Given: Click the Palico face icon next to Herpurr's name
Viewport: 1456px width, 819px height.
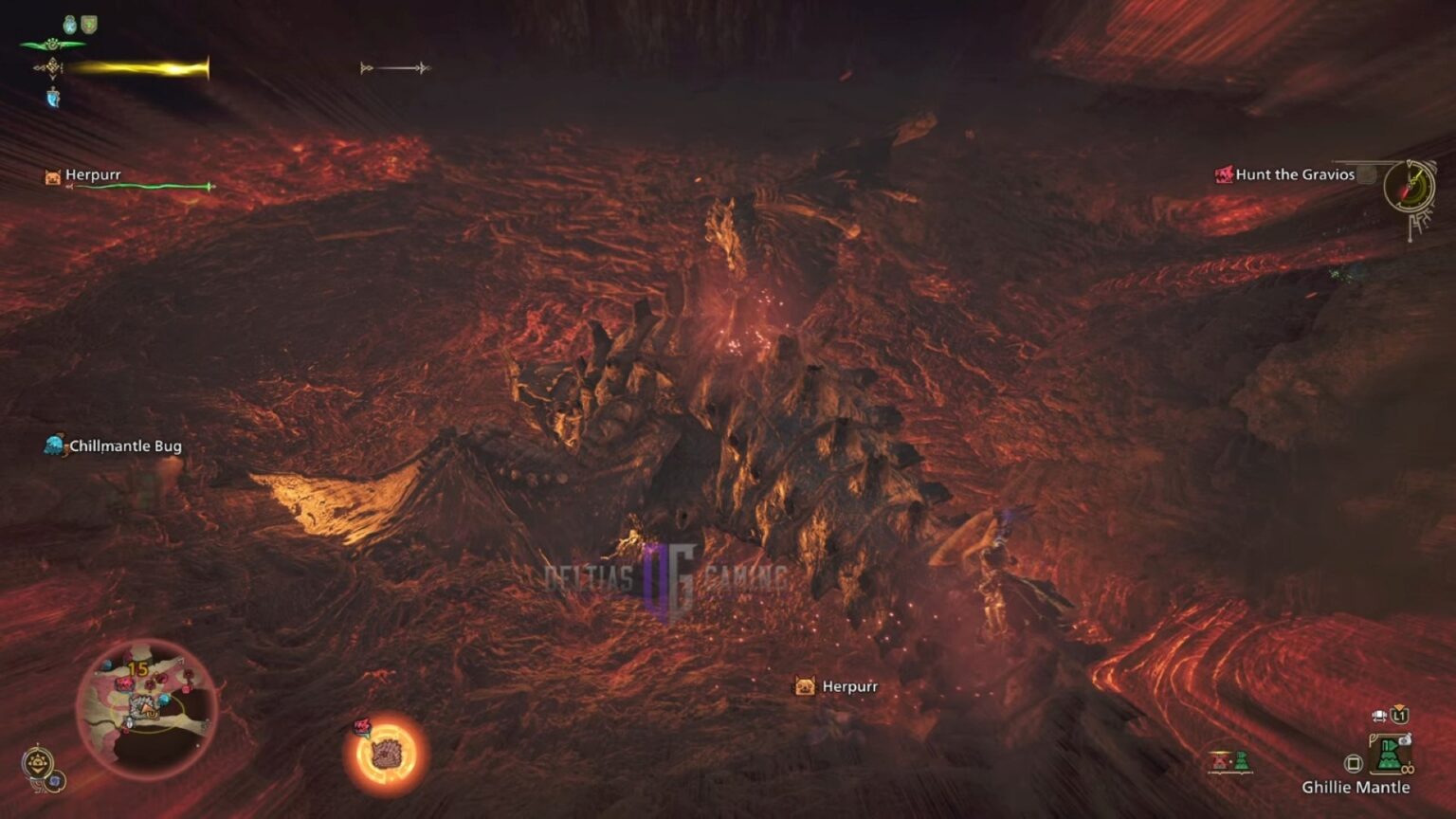Looking at the screenshot, I should point(52,174).
